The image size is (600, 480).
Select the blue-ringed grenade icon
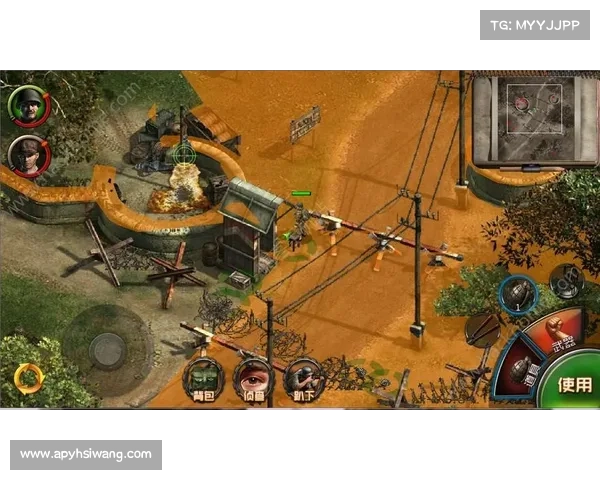click(x=518, y=294)
